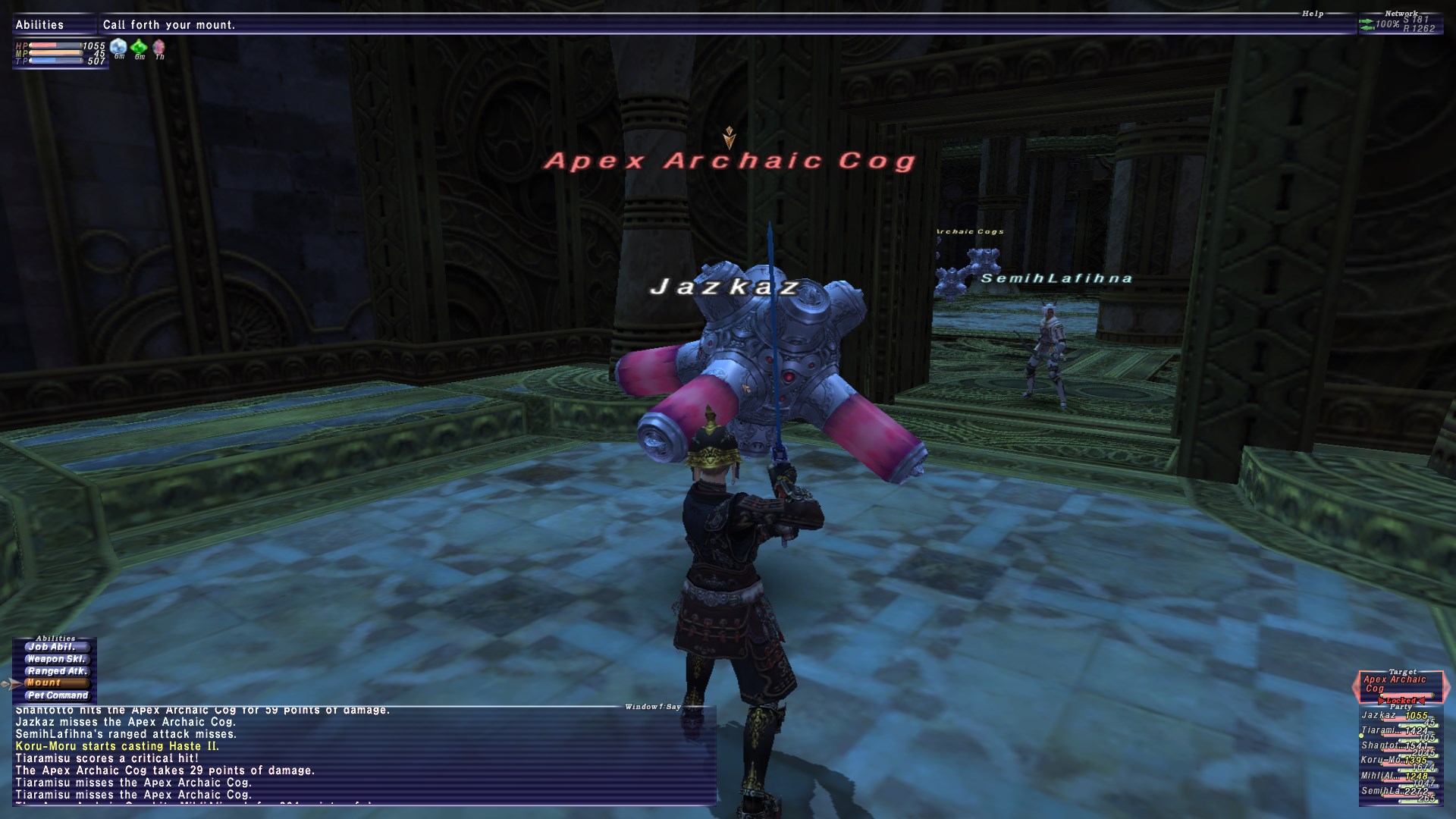Open the Pet Command entry

pyautogui.click(x=56, y=695)
